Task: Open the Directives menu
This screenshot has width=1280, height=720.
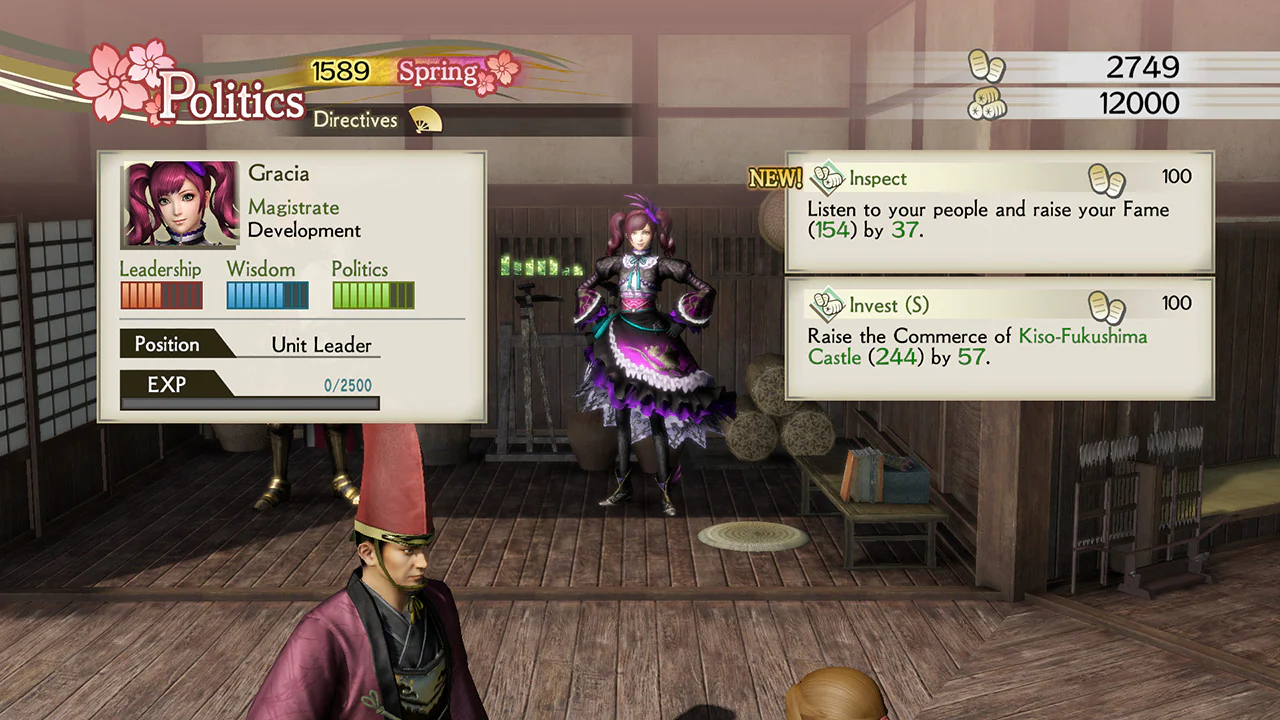Action: point(355,120)
